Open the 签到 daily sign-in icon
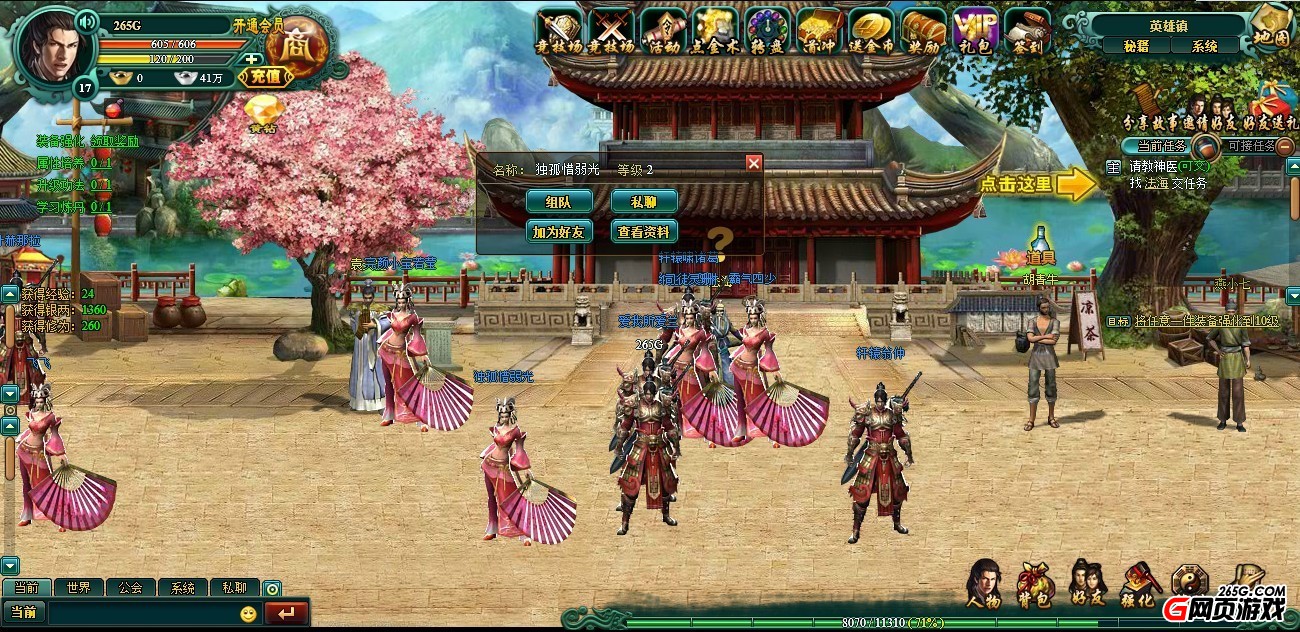 coord(1026,30)
